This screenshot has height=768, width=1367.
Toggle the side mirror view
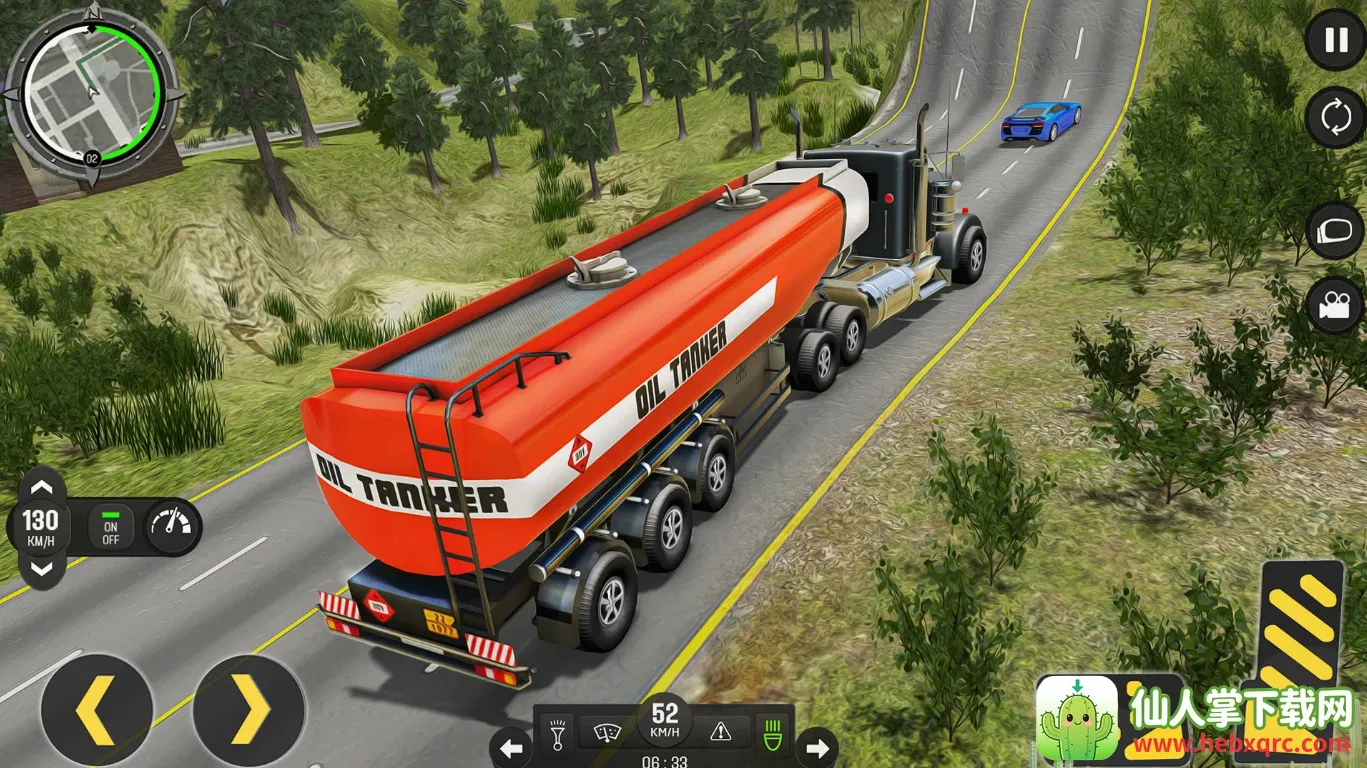point(1336,230)
